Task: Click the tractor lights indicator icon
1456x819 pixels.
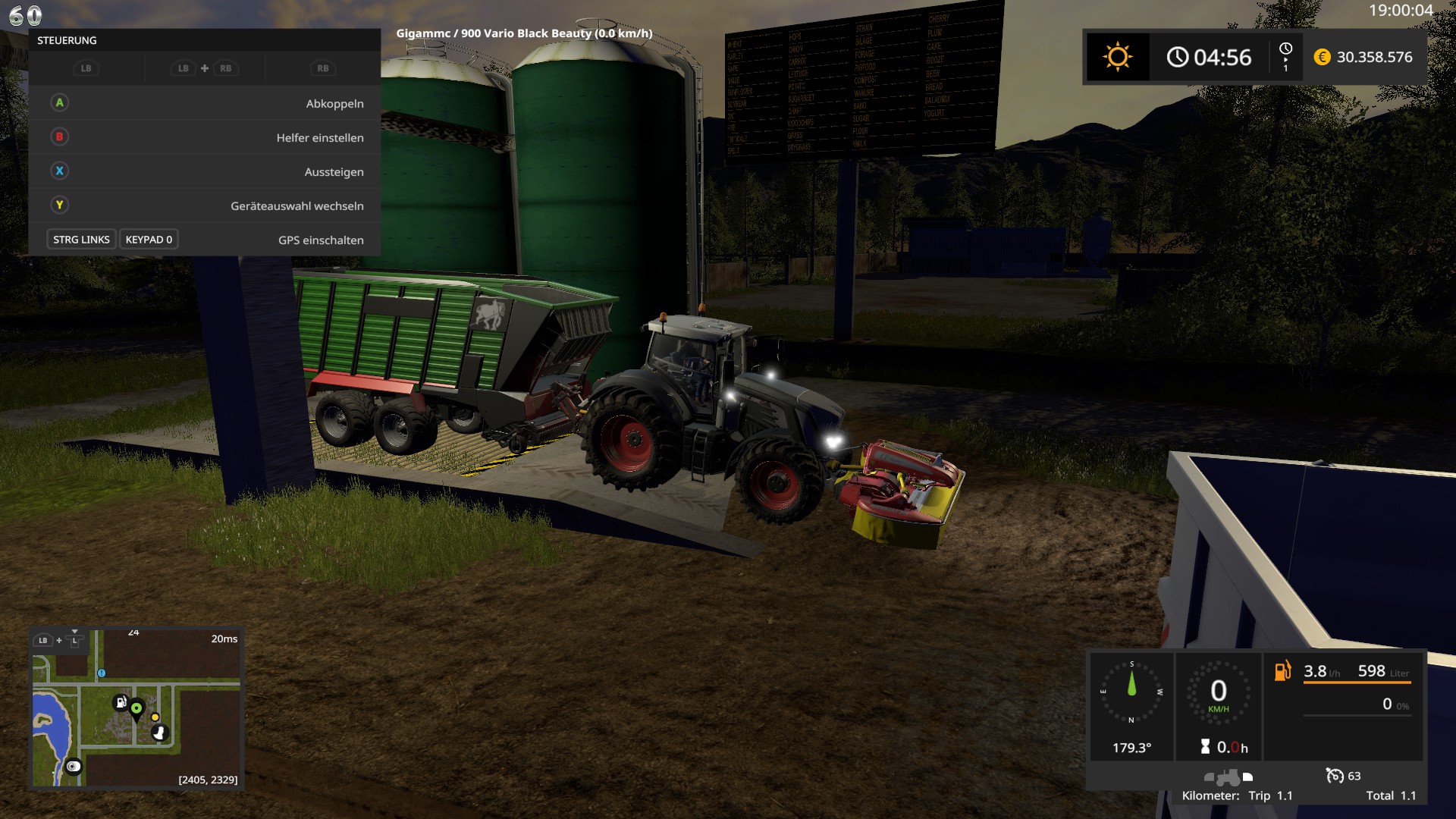Action: [1228, 777]
